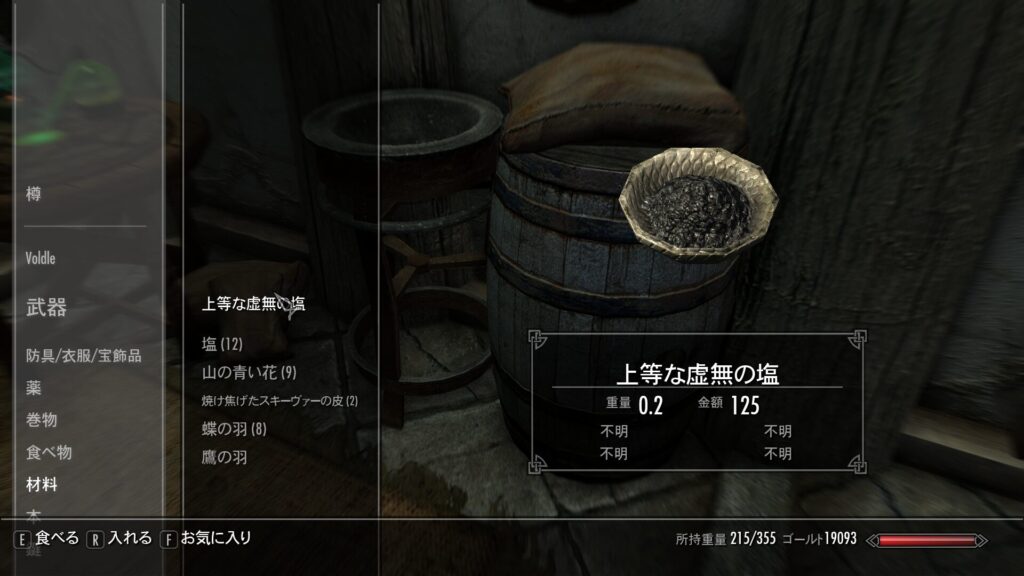Open the 食べ物 category
1024x576 pixels.
[49, 453]
